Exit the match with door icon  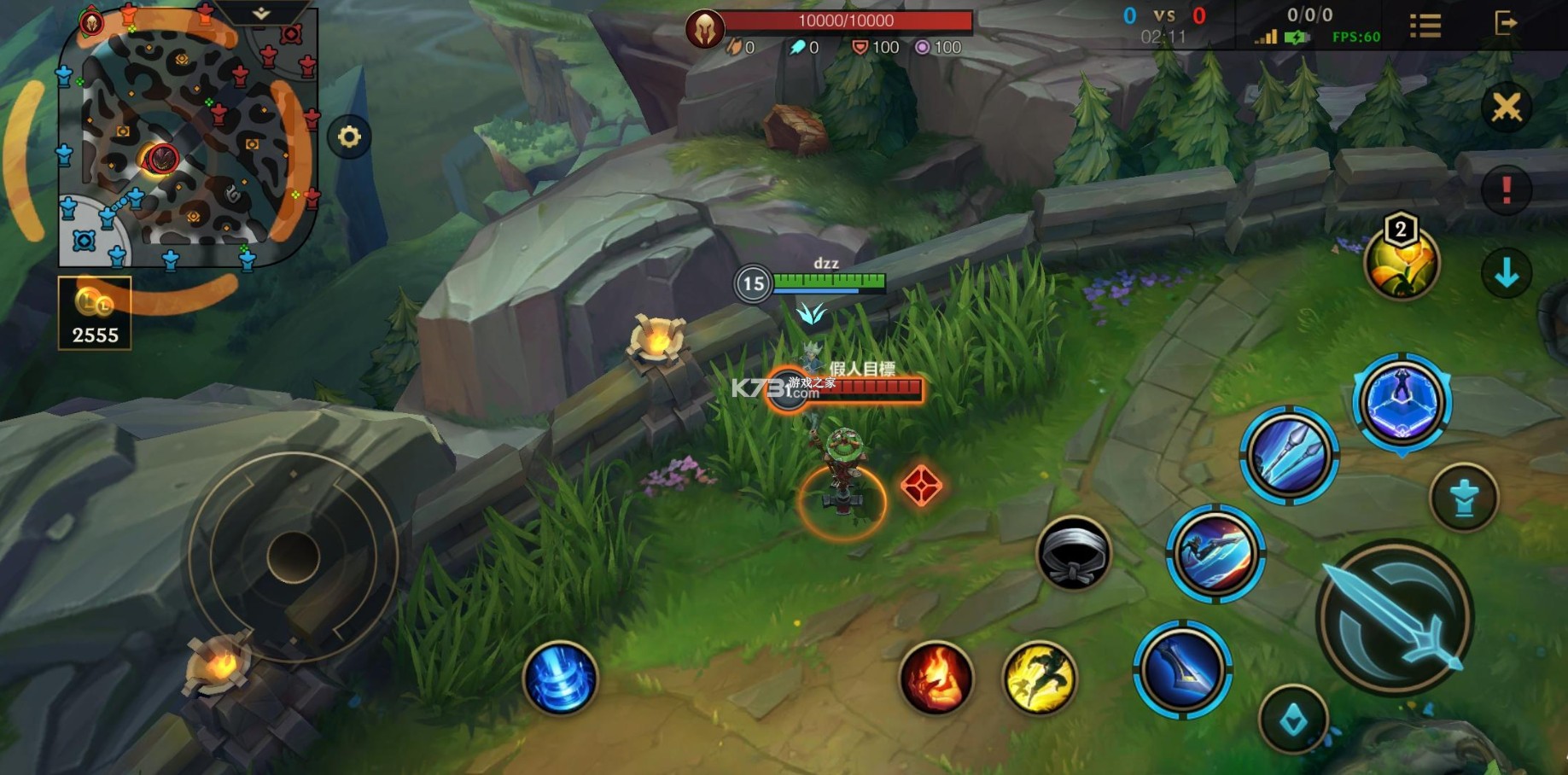[x=1506, y=23]
